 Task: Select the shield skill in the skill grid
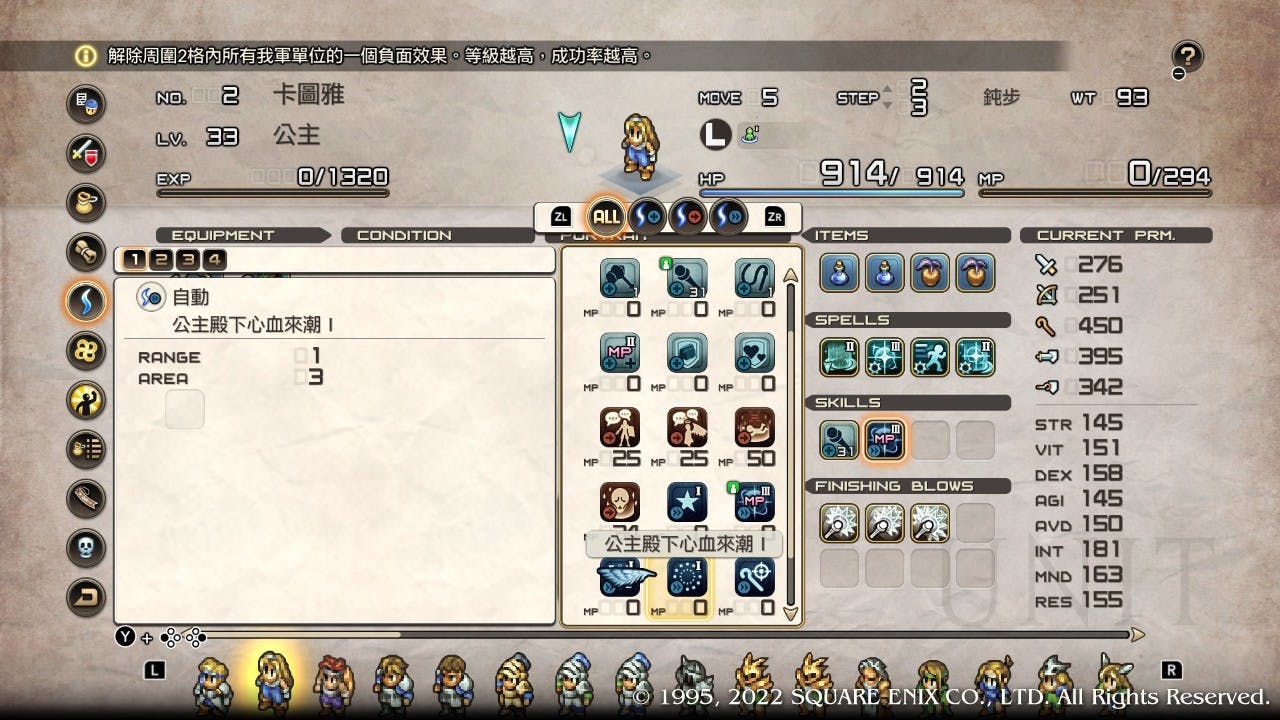(x=686, y=352)
